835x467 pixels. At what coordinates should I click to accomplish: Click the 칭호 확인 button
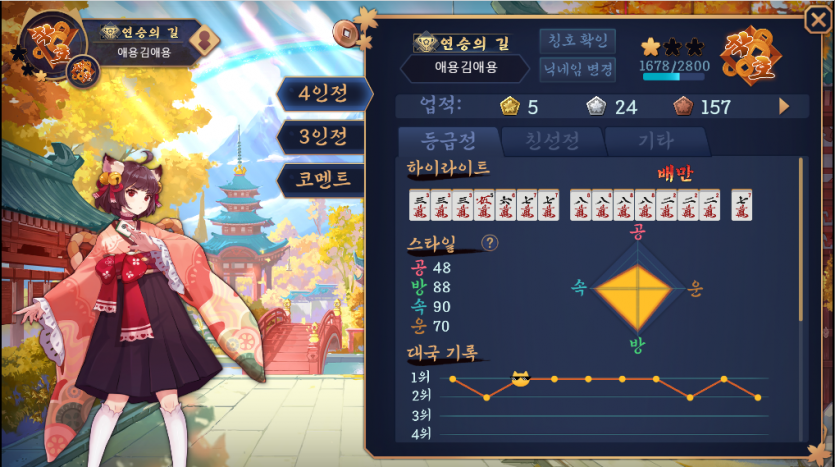(x=578, y=41)
